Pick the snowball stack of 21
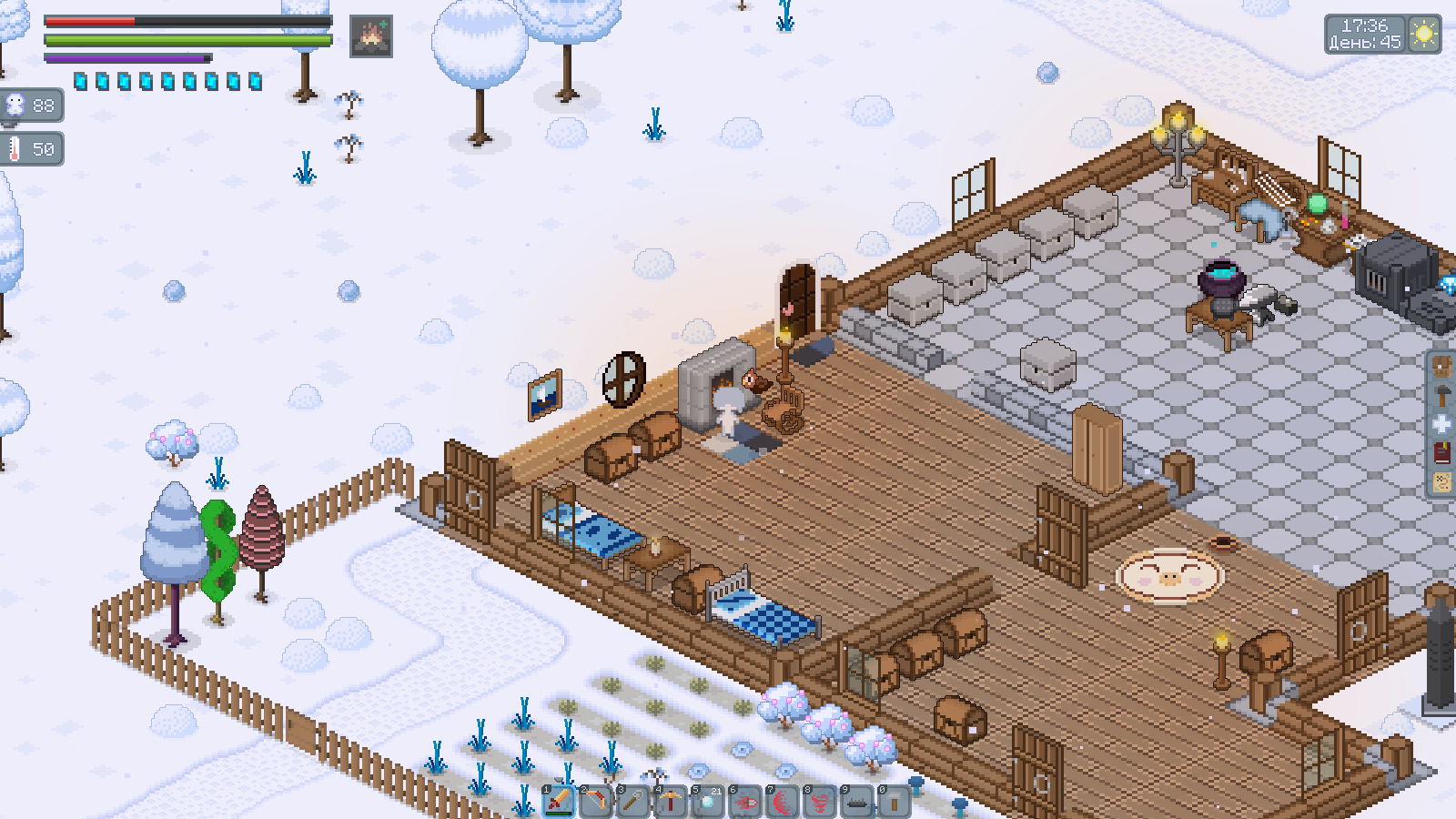This screenshot has height=819, width=1456. 708,802
